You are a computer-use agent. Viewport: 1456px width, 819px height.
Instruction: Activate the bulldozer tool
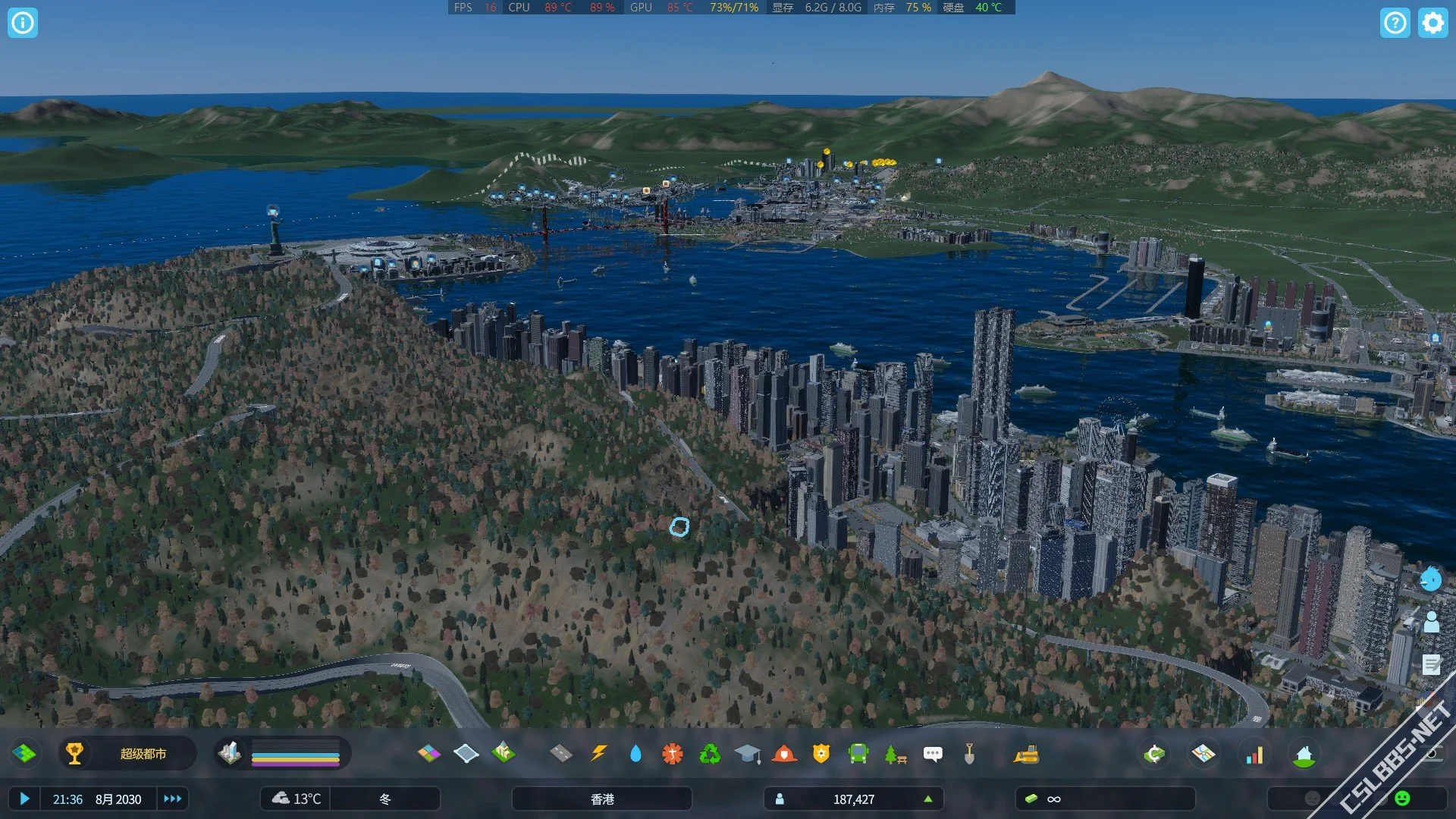point(1026,754)
